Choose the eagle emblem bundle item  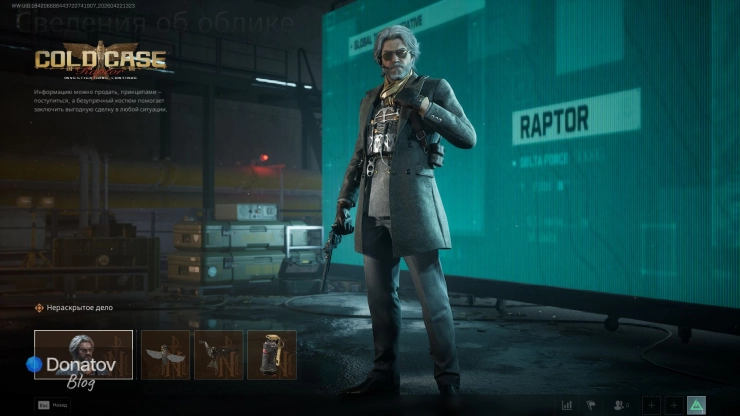click(x=218, y=355)
